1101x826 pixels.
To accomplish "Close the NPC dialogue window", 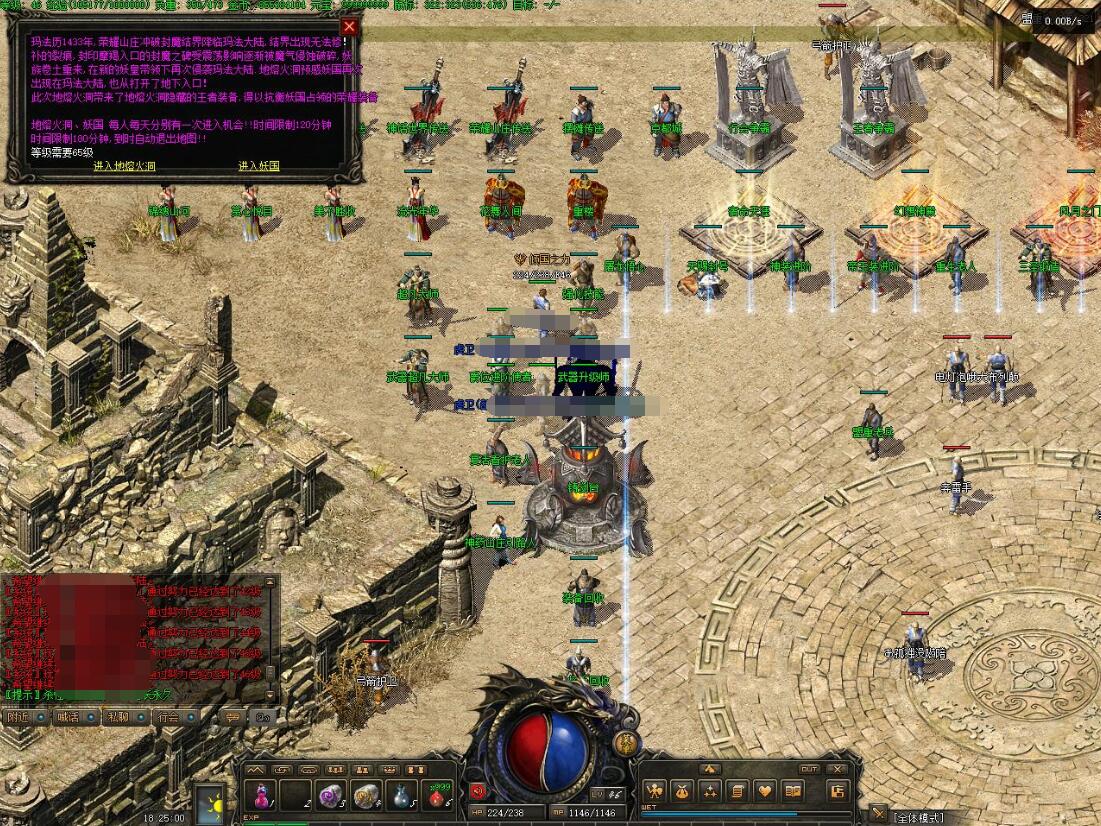I will [x=349, y=27].
